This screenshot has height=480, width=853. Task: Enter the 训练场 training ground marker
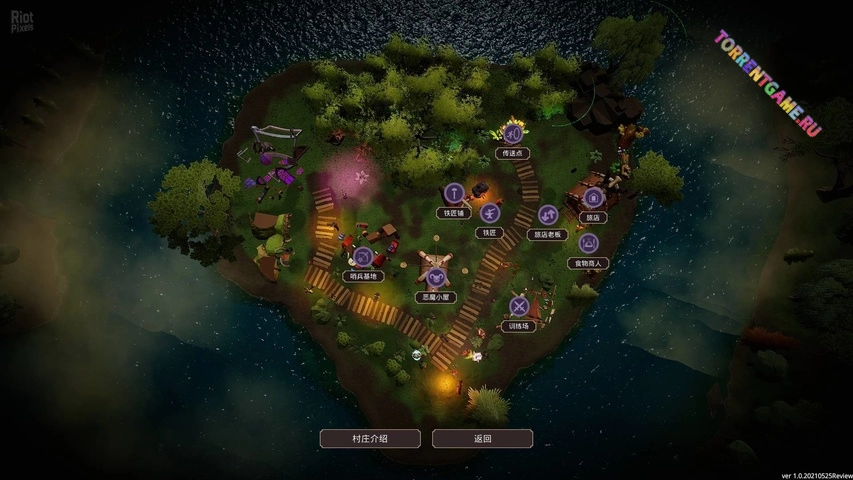coord(519,306)
